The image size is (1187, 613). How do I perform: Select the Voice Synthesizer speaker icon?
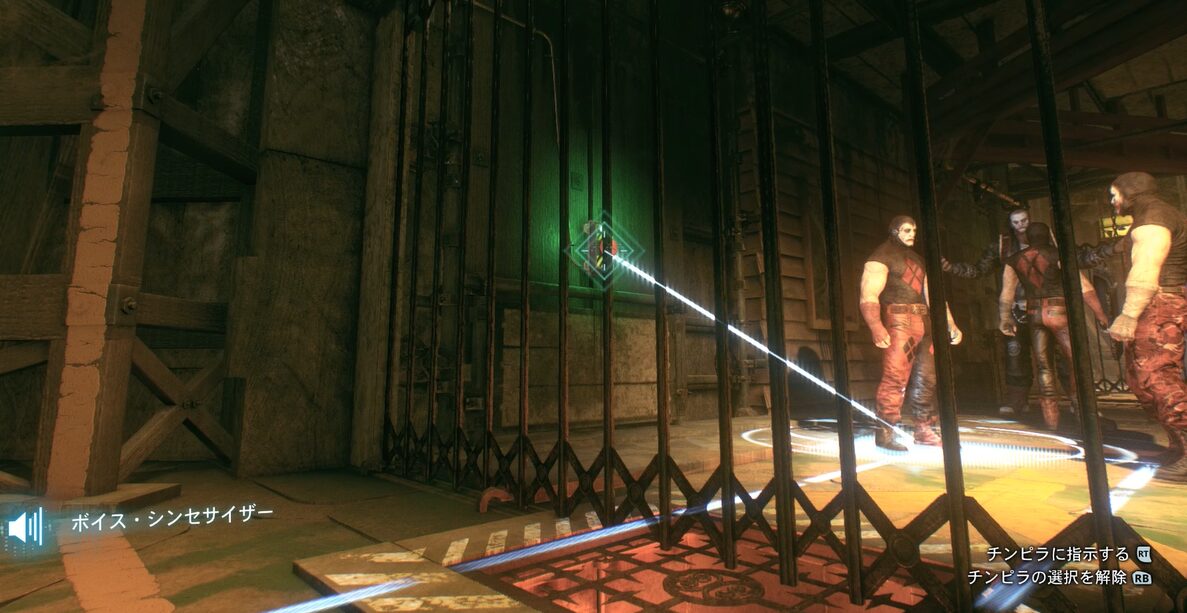click(24, 525)
